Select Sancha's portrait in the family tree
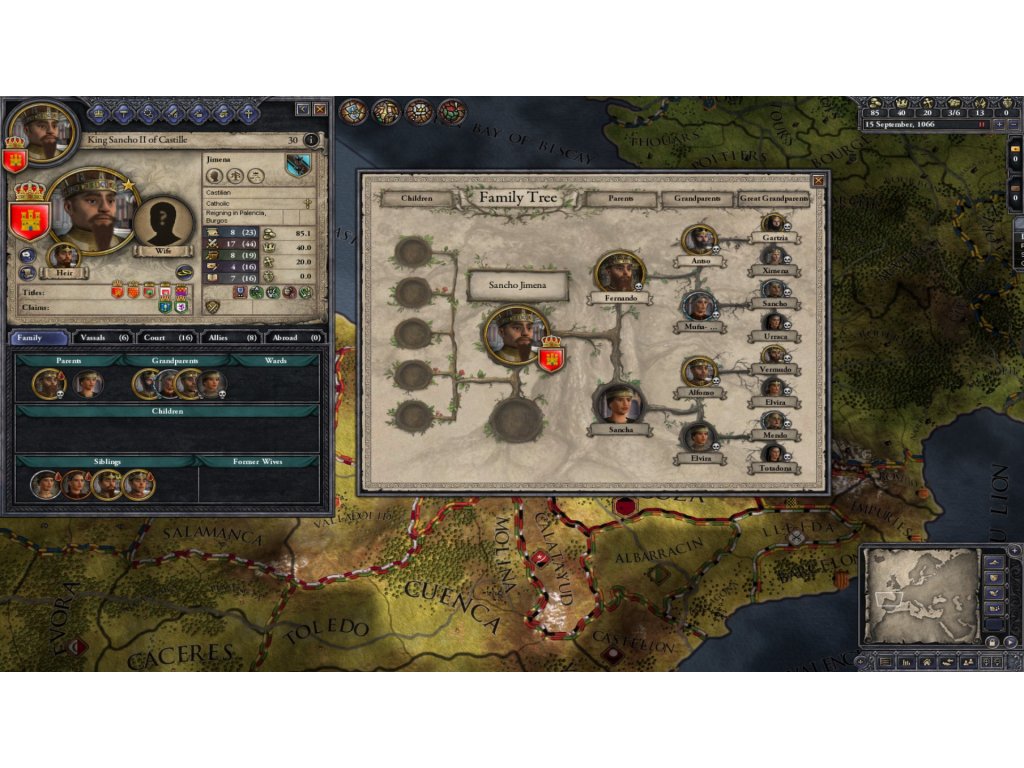This screenshot has width=1024, height=768. (617, 404)
